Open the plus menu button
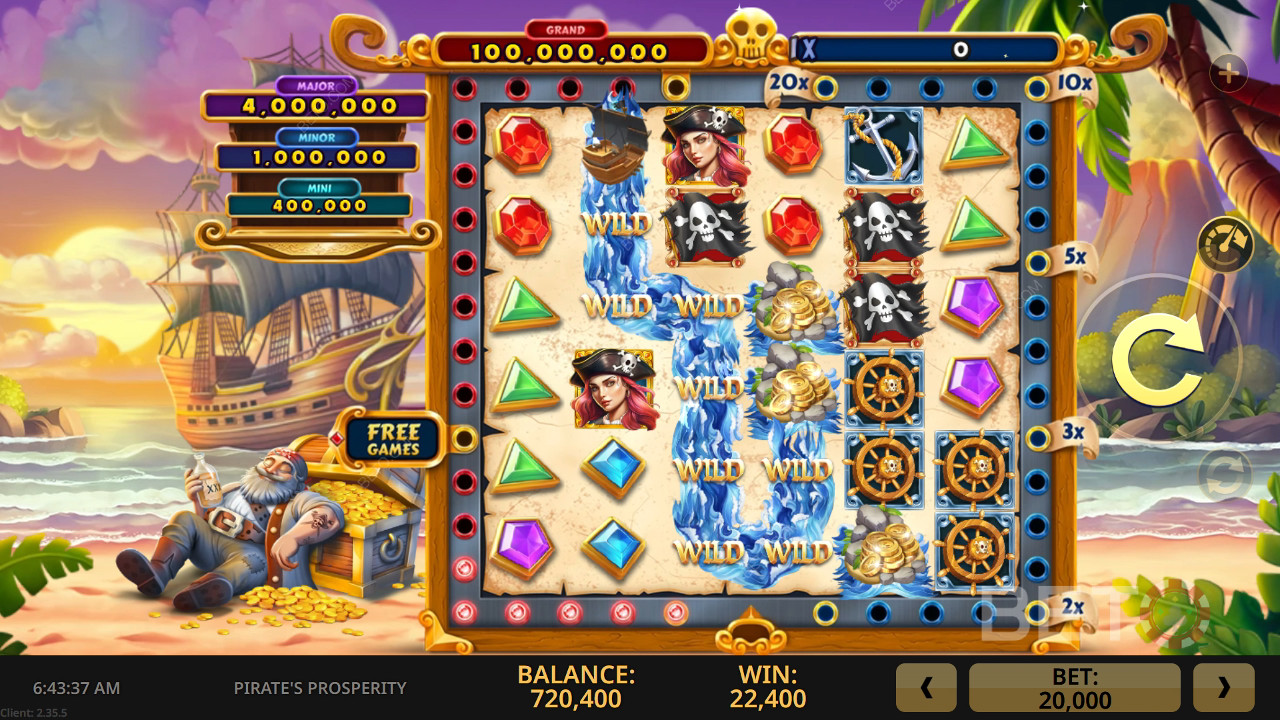Viewport: 1280px width, 720px height. coord(1228,73)
